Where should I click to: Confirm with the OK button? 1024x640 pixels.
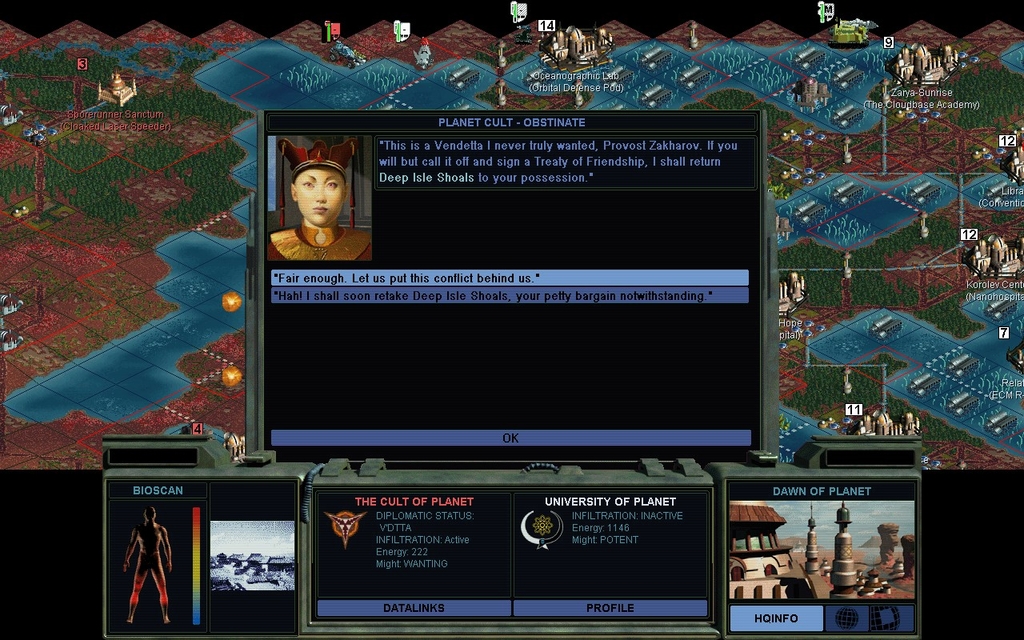pyautogui.click(x=510, y=438)
